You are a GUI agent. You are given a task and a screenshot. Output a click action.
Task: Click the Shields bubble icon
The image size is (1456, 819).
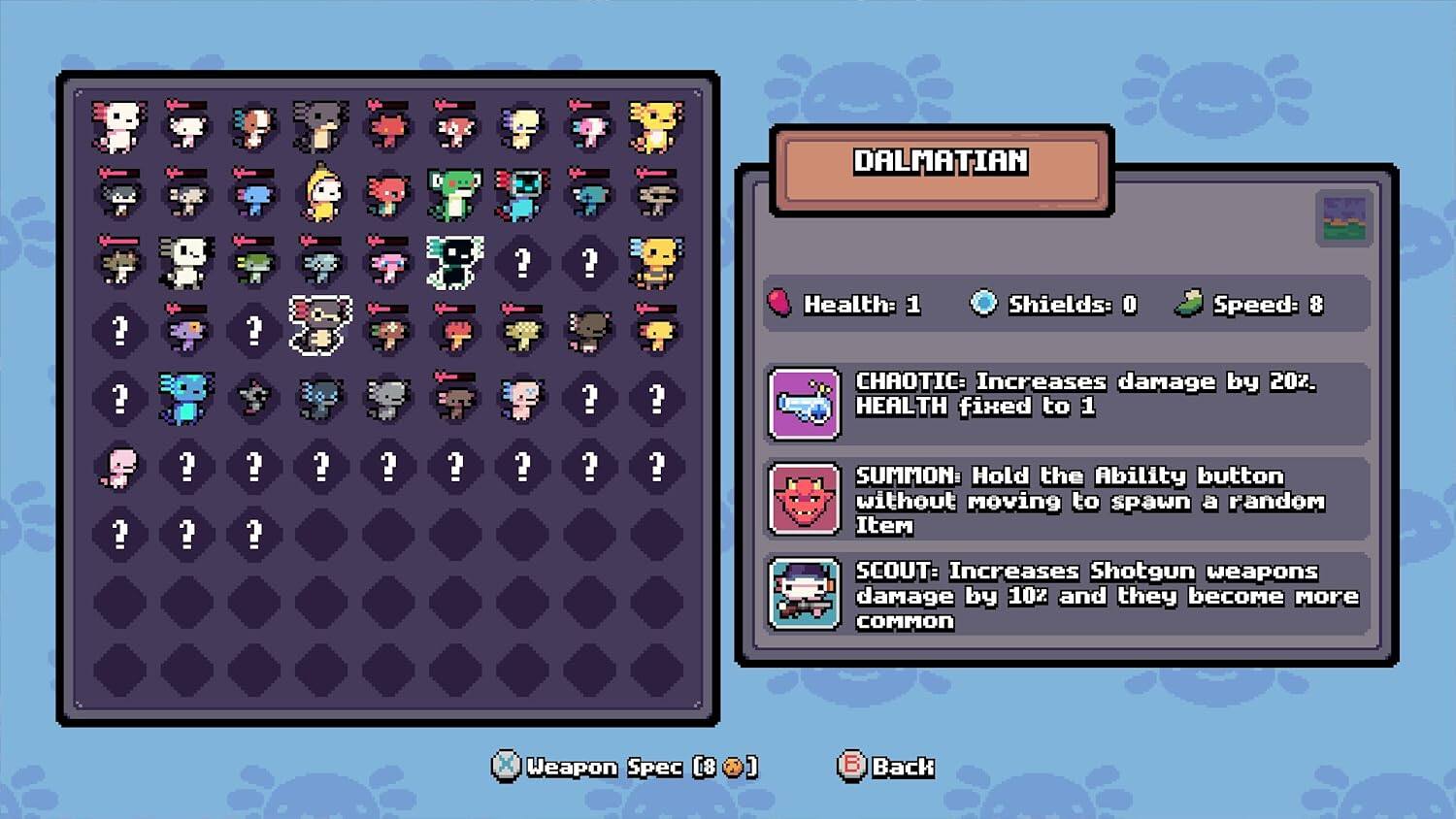point(984,302)
